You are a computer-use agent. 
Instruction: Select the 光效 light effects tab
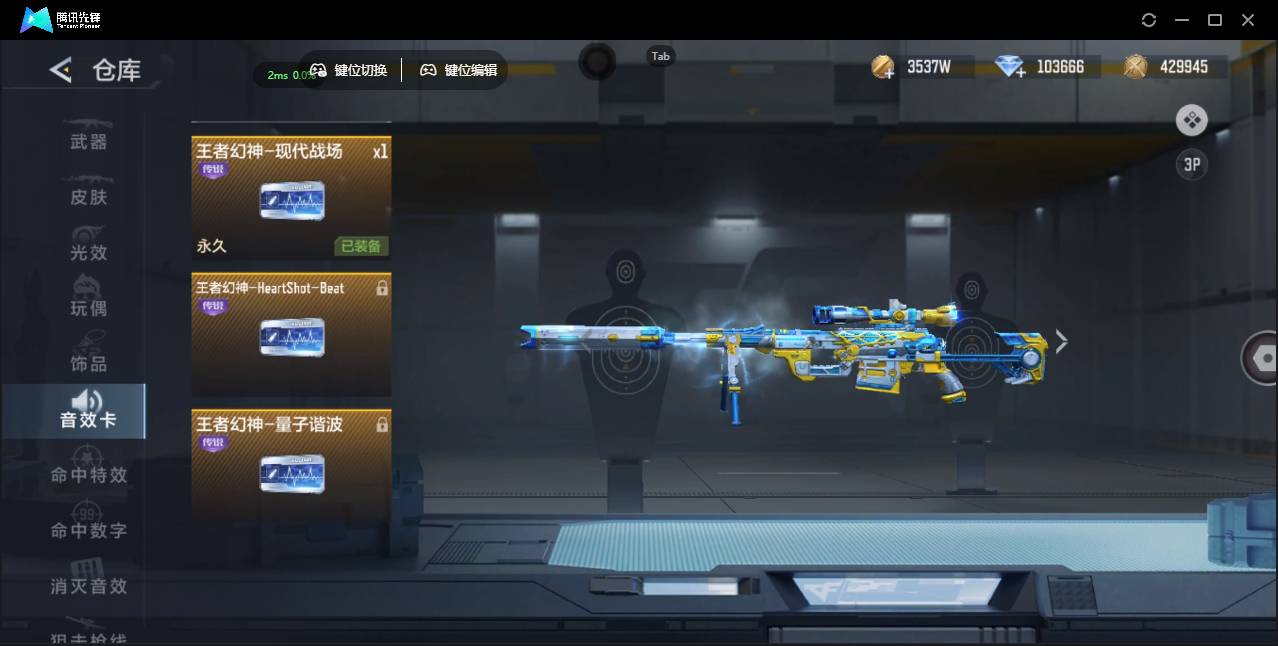pos(88,252)
